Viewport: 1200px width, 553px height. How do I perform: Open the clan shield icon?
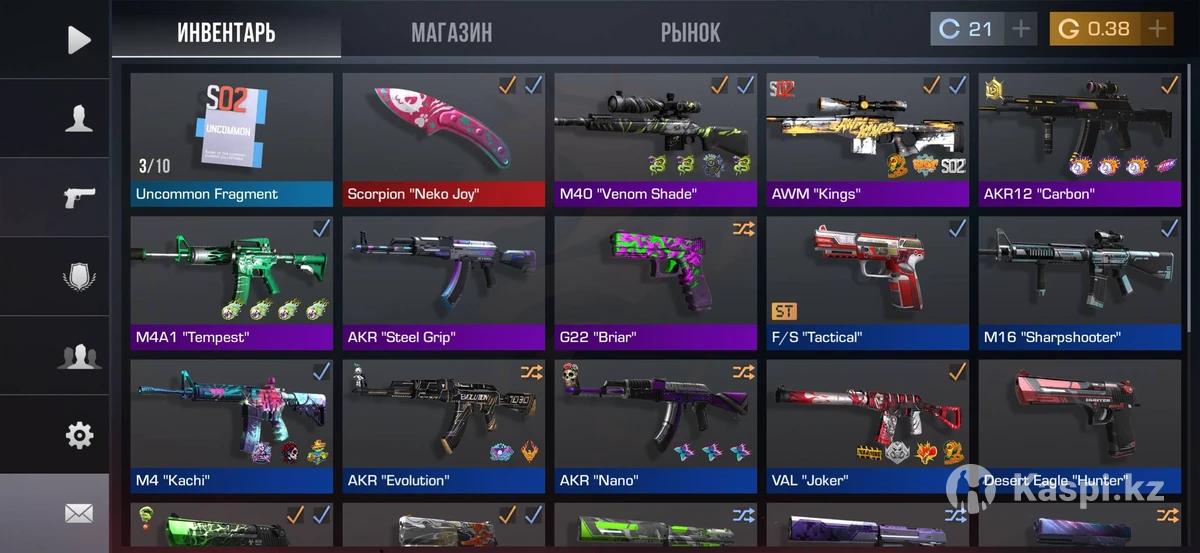[78, 276]
